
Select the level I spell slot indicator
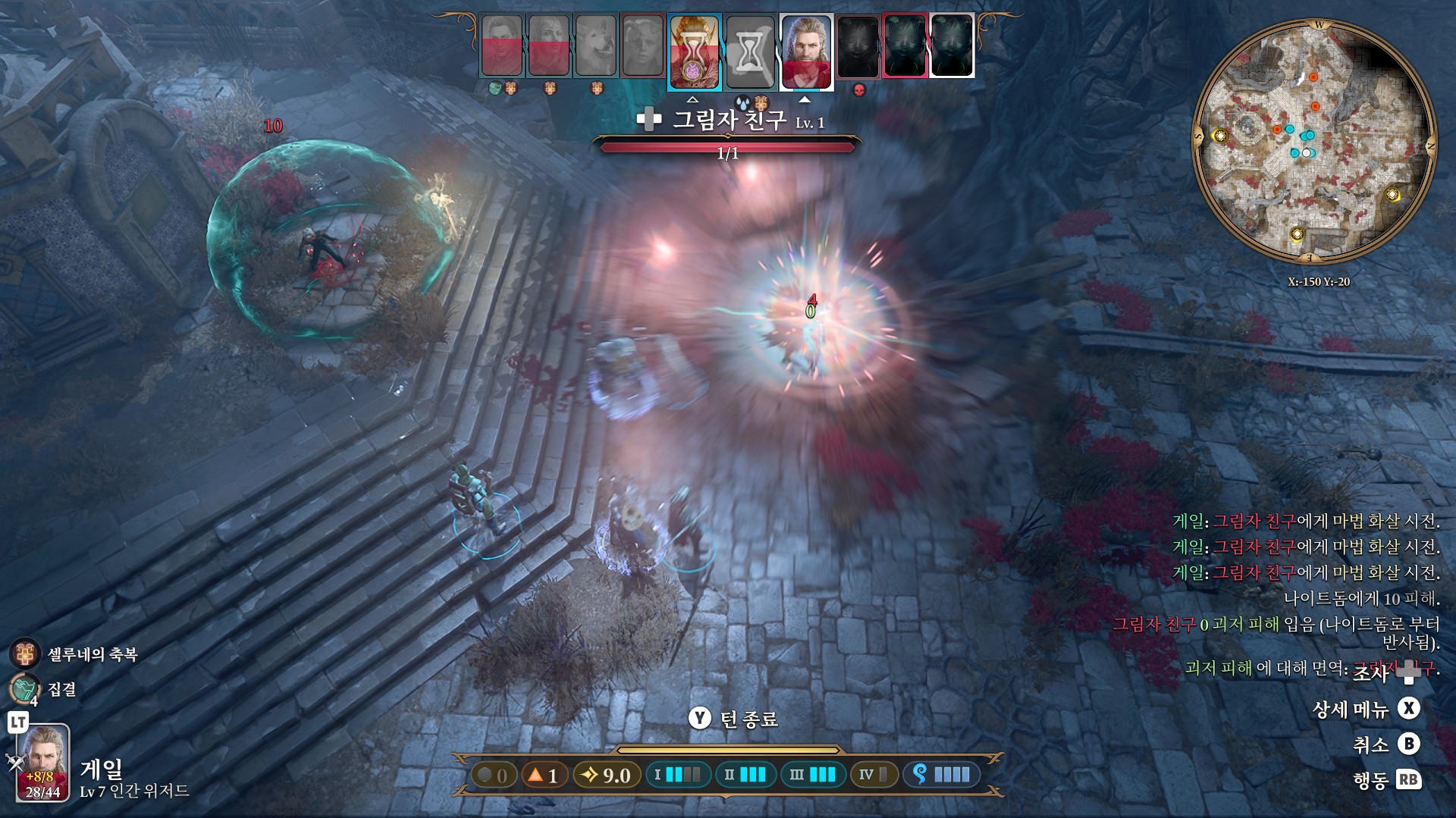click(677, 775)
